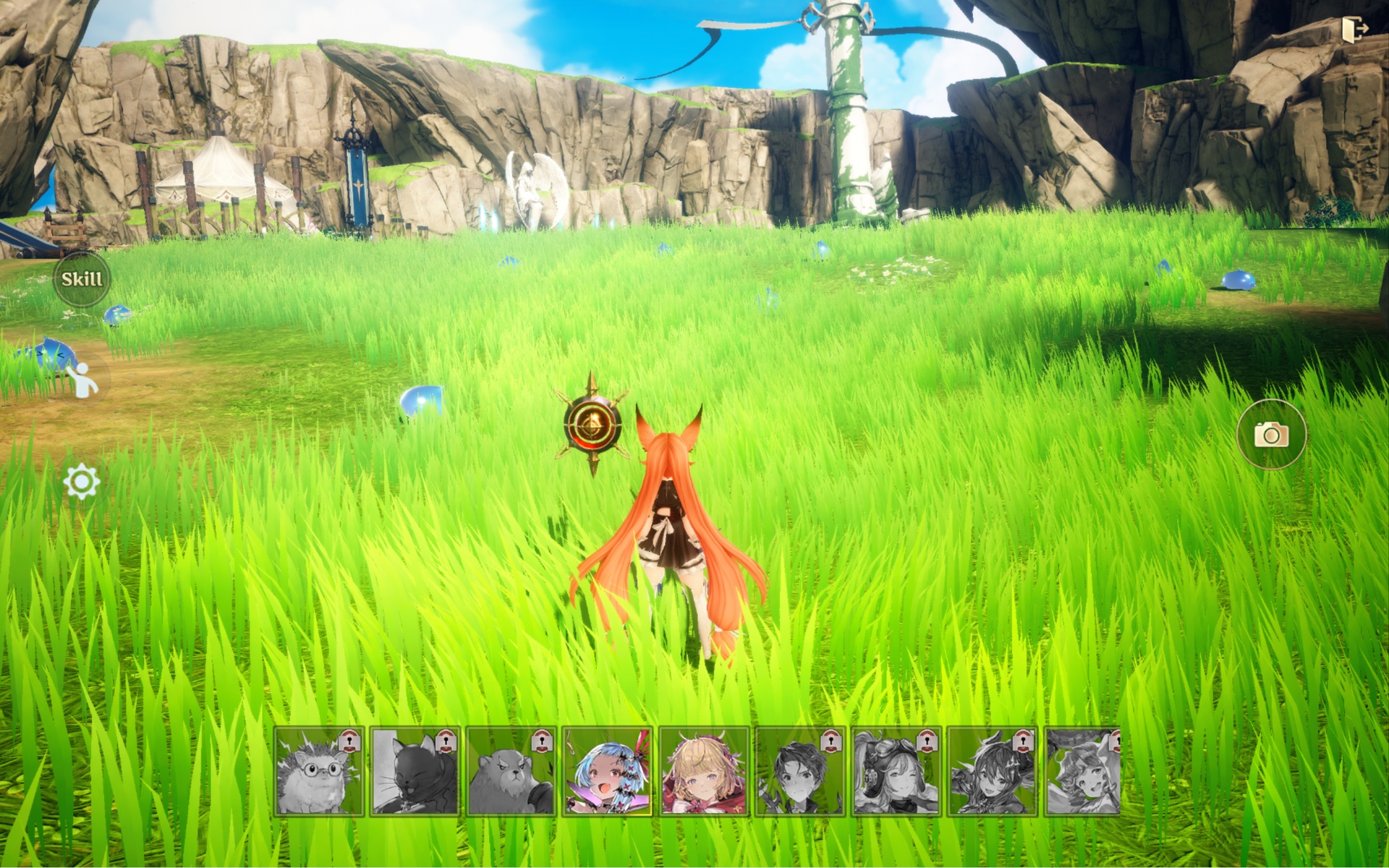
Task: Select the locked hedgehog with glasses portrait
Action: [x=319, y=772]
